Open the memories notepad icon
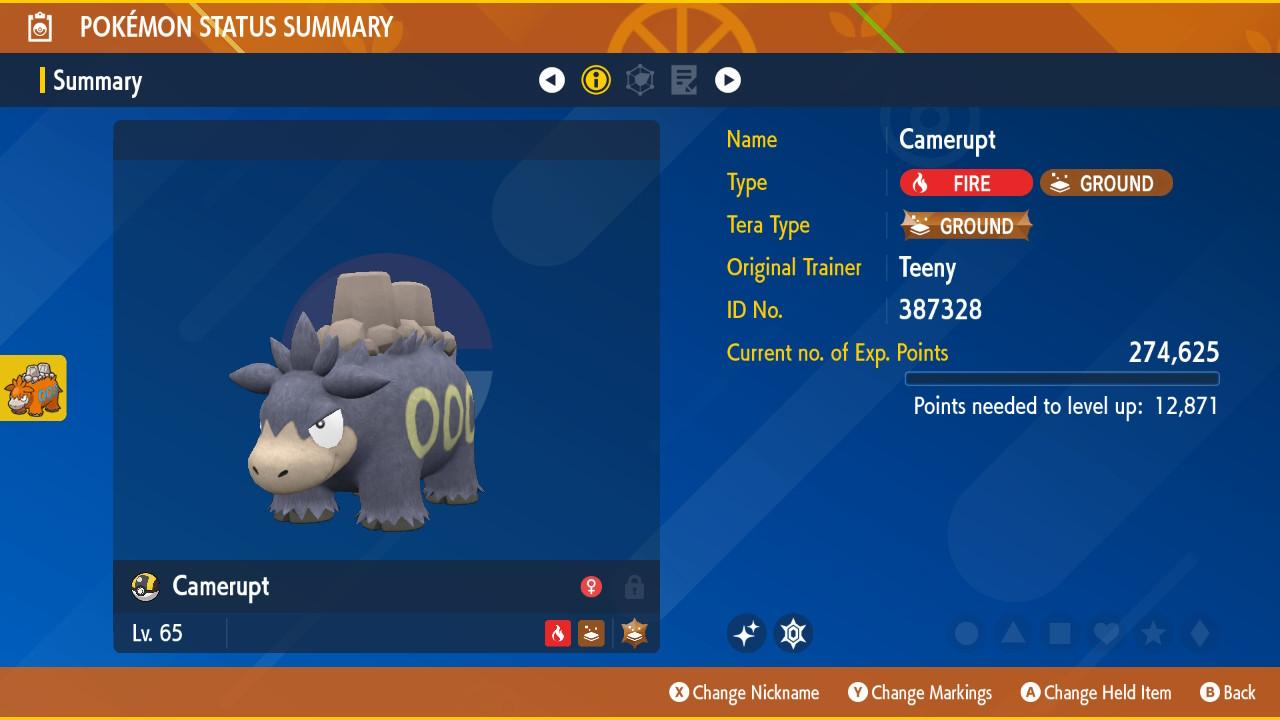The height and width of the screenshot is (720, 1280). coord(684,80)
